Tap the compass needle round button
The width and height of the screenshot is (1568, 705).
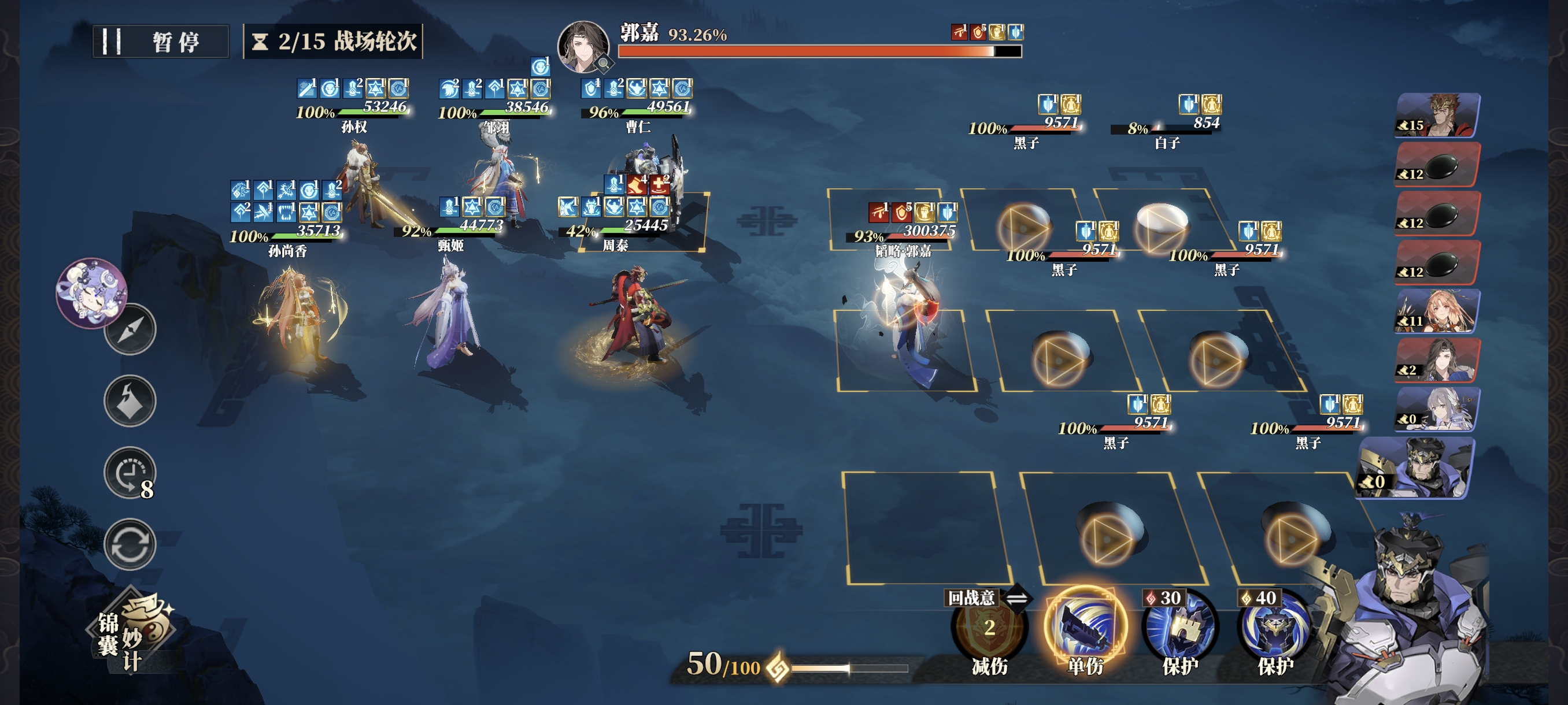[130, 329]
